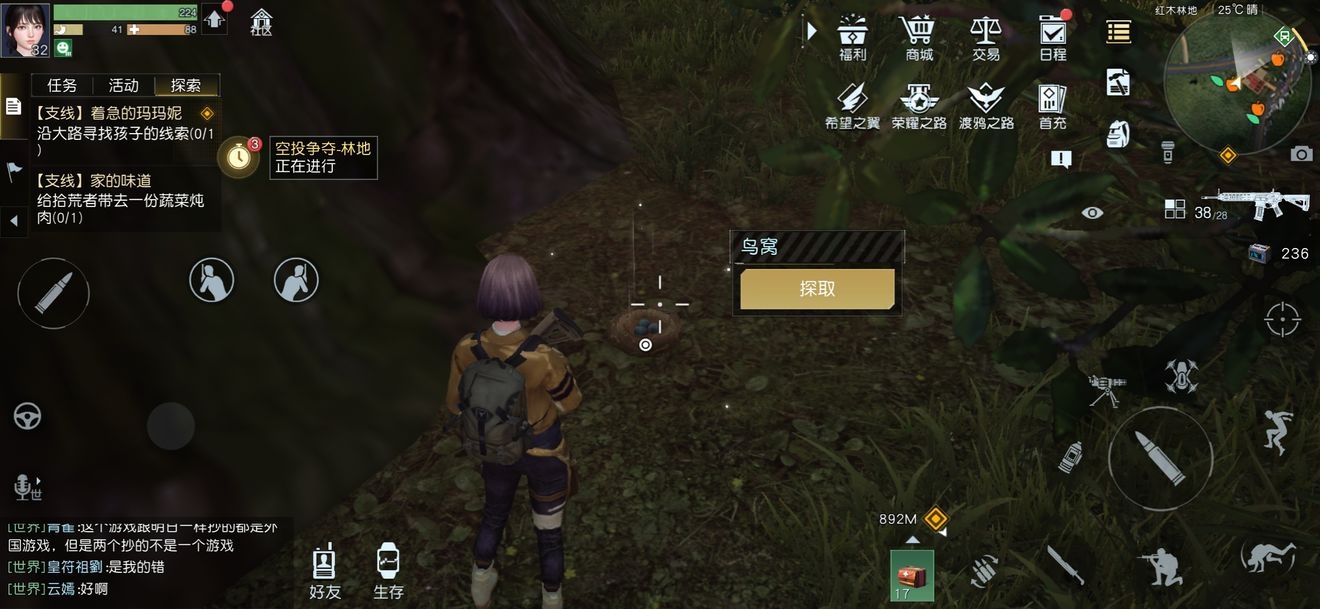Open the backpack inventory
Viewport: 1320px width, 609px height.
pos(1118,134)
